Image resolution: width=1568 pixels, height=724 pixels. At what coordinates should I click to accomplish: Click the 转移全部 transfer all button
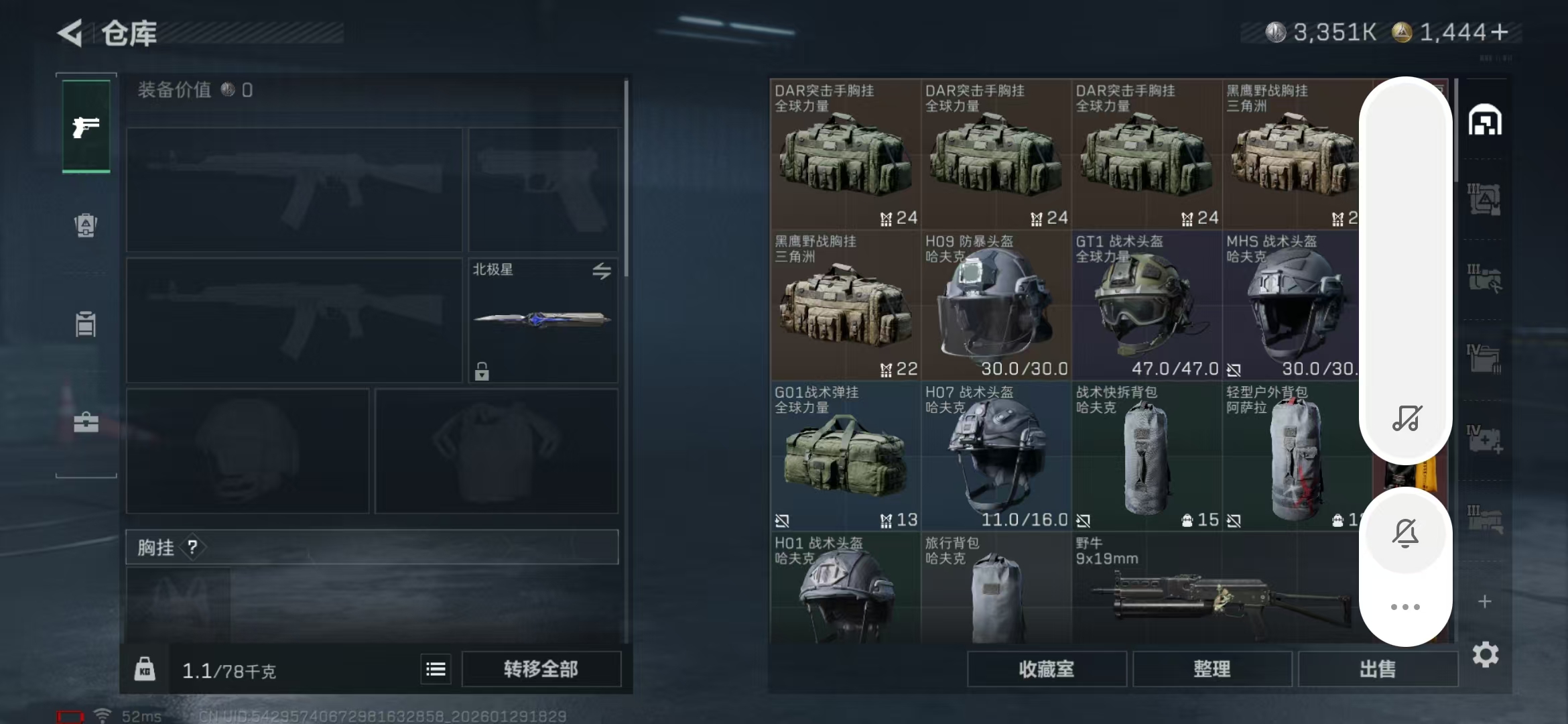point(541,669)
